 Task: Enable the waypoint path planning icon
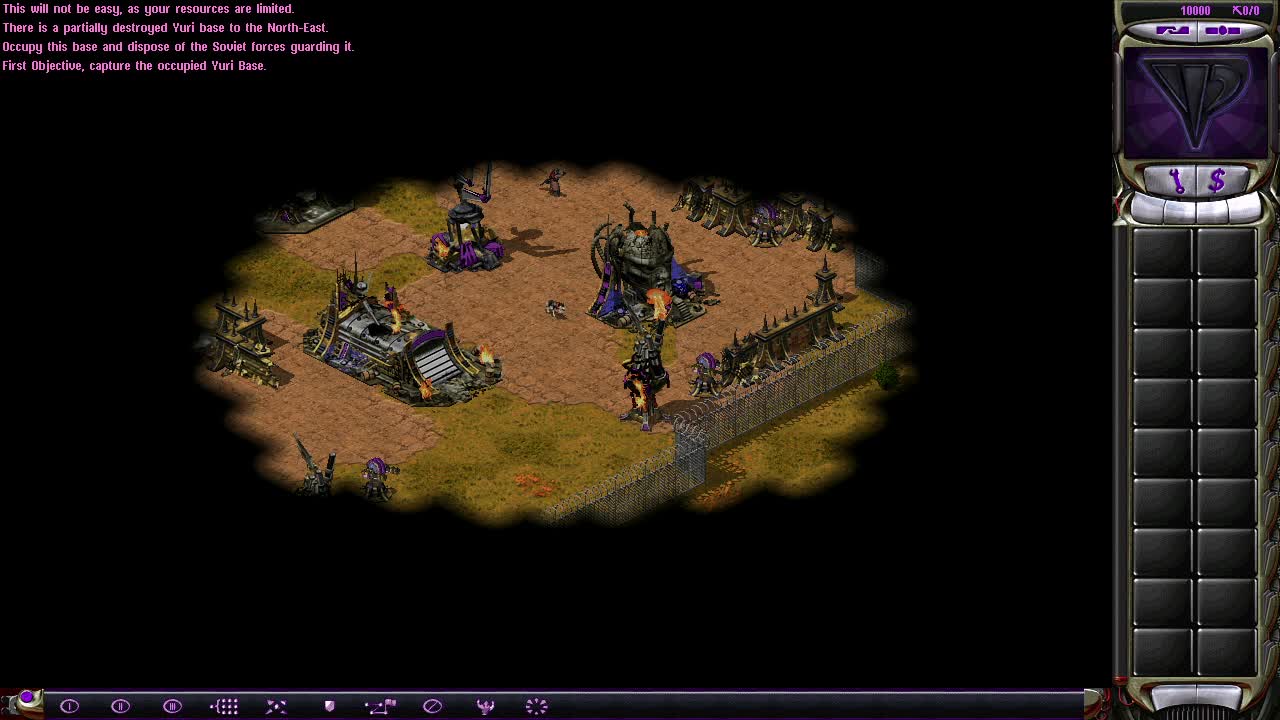point(380,705)
